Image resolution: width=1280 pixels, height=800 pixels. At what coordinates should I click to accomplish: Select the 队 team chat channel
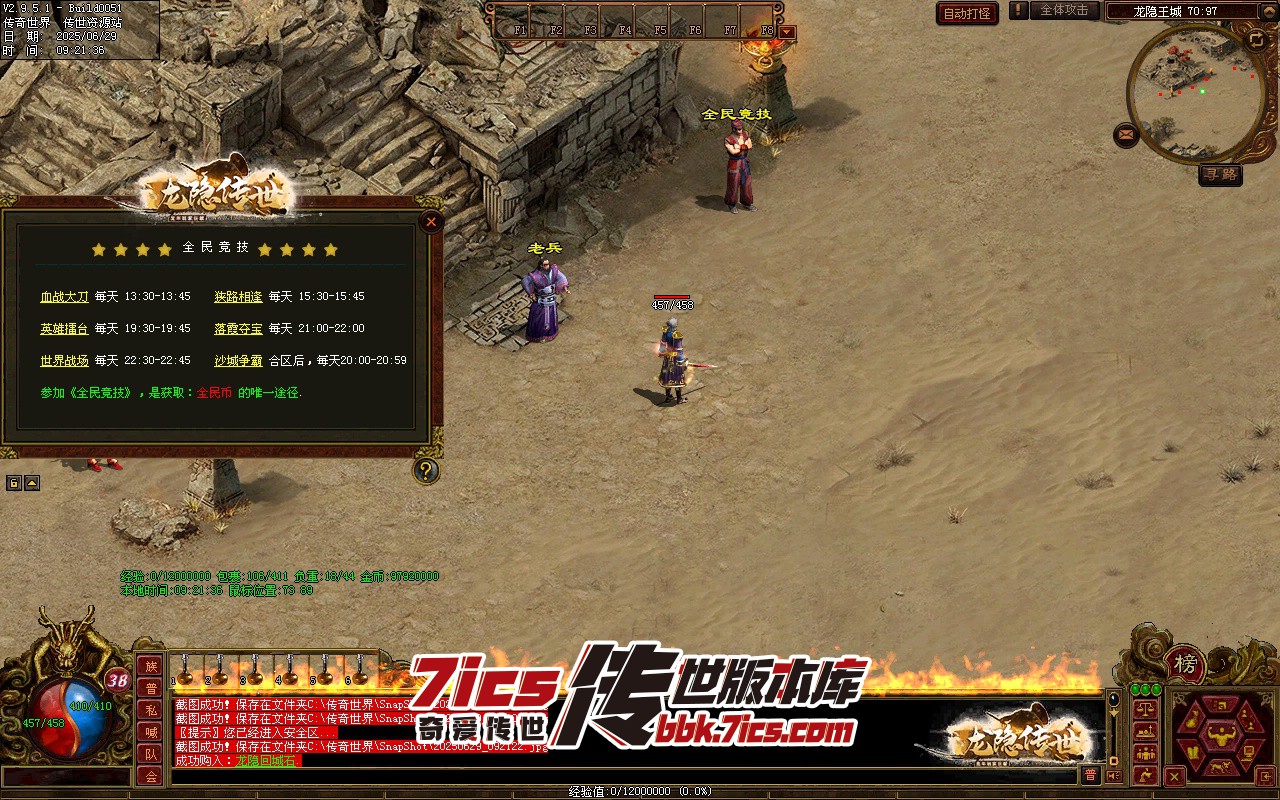pos(150,754)
